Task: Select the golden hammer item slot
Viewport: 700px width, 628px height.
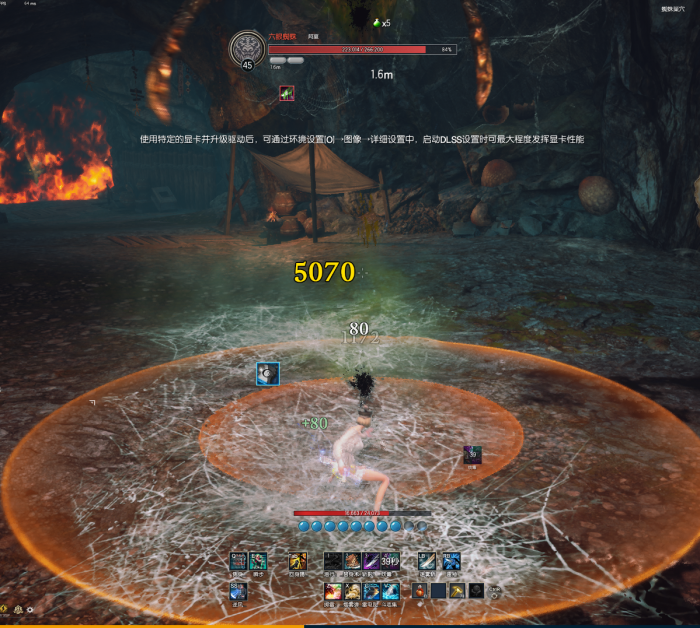Action: pos(457,591)
